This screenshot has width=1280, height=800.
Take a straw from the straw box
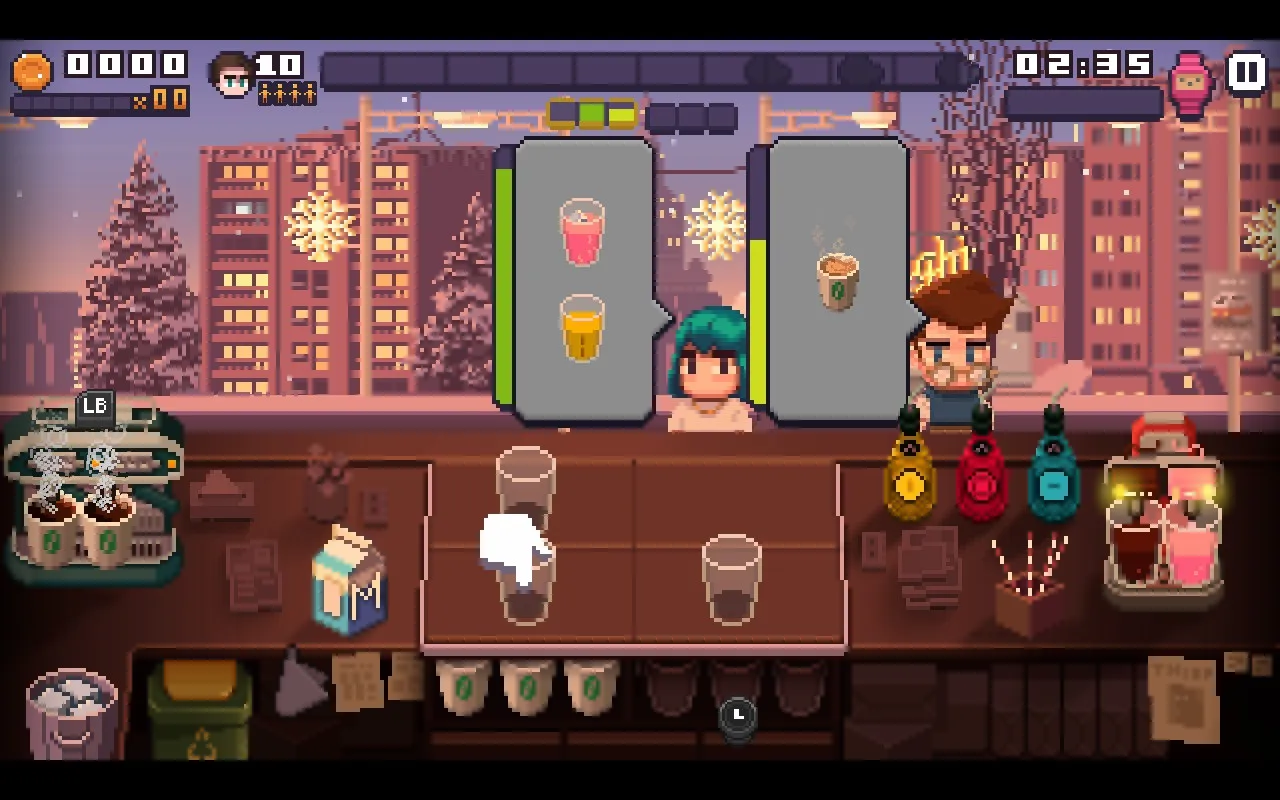(x=1028, y=590)
